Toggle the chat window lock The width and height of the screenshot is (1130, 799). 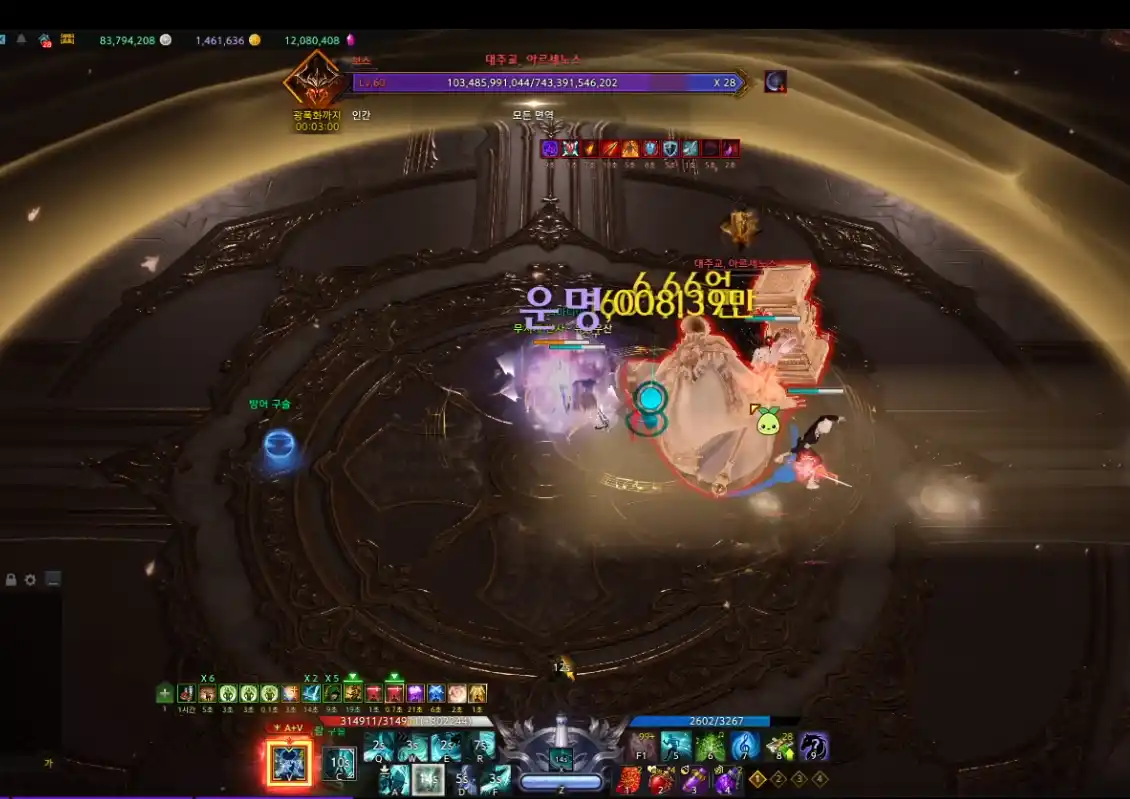11,580
